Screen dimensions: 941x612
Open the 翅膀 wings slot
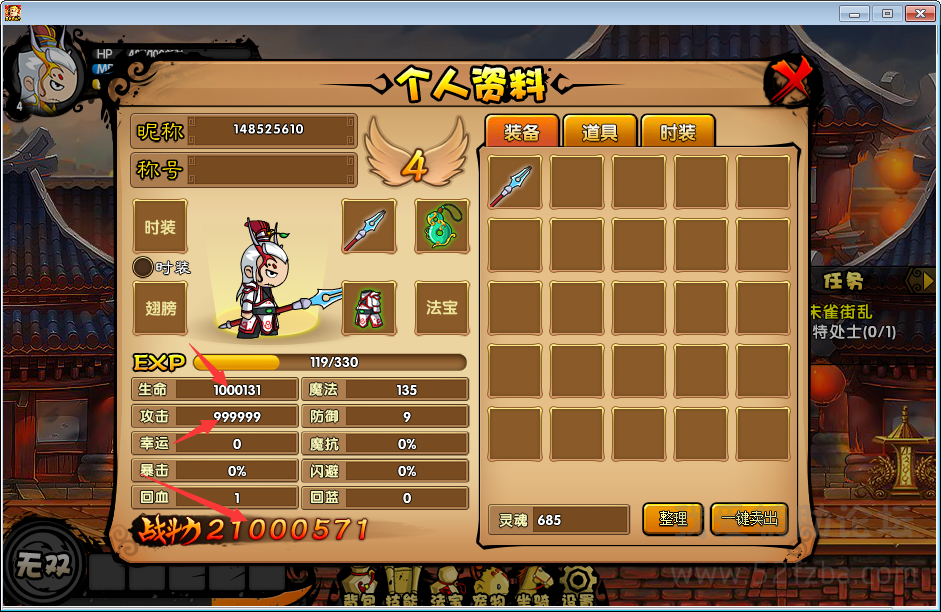click(x=160, y=307)
